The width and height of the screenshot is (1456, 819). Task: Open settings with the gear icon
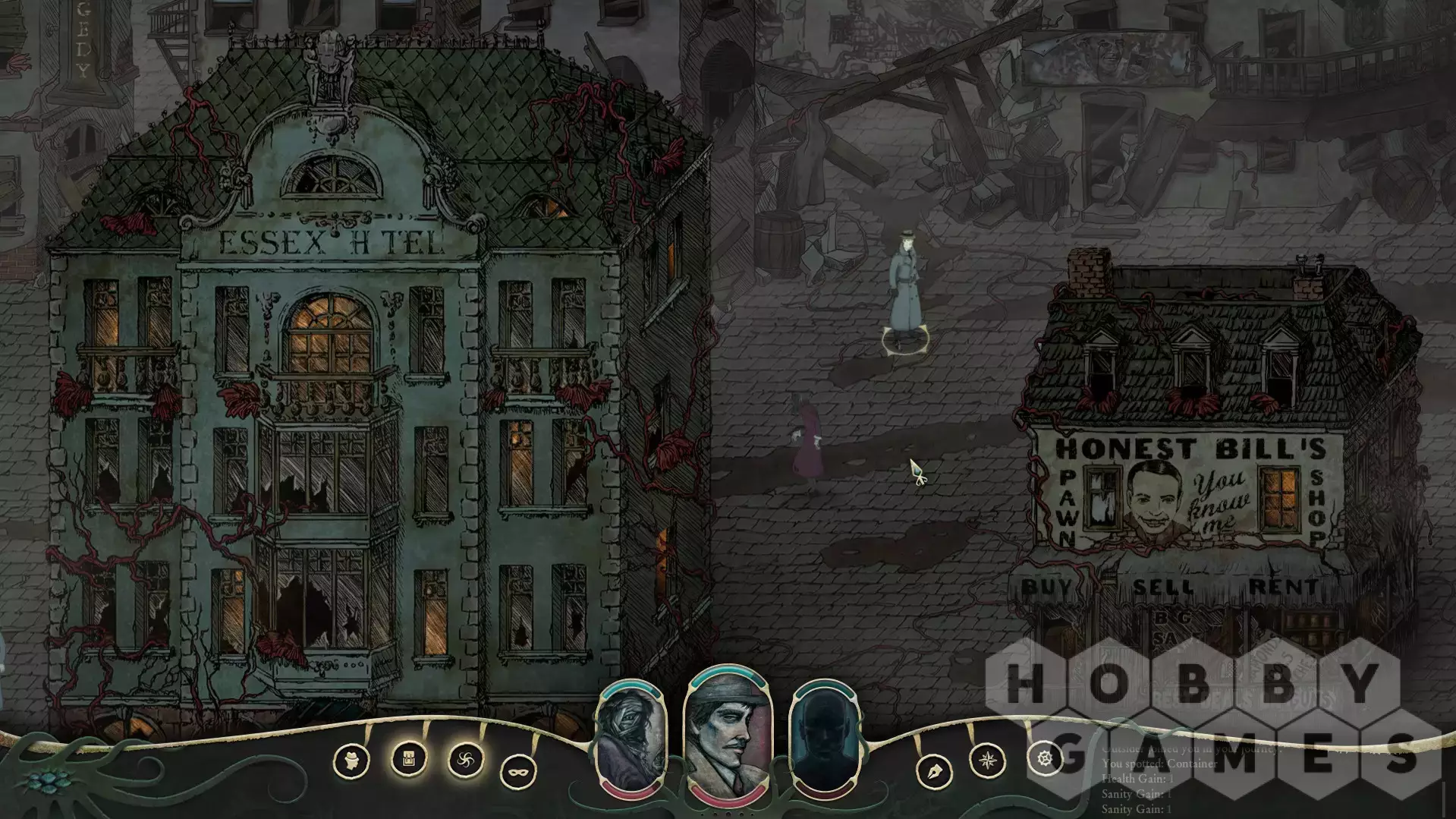[1045, 758]
